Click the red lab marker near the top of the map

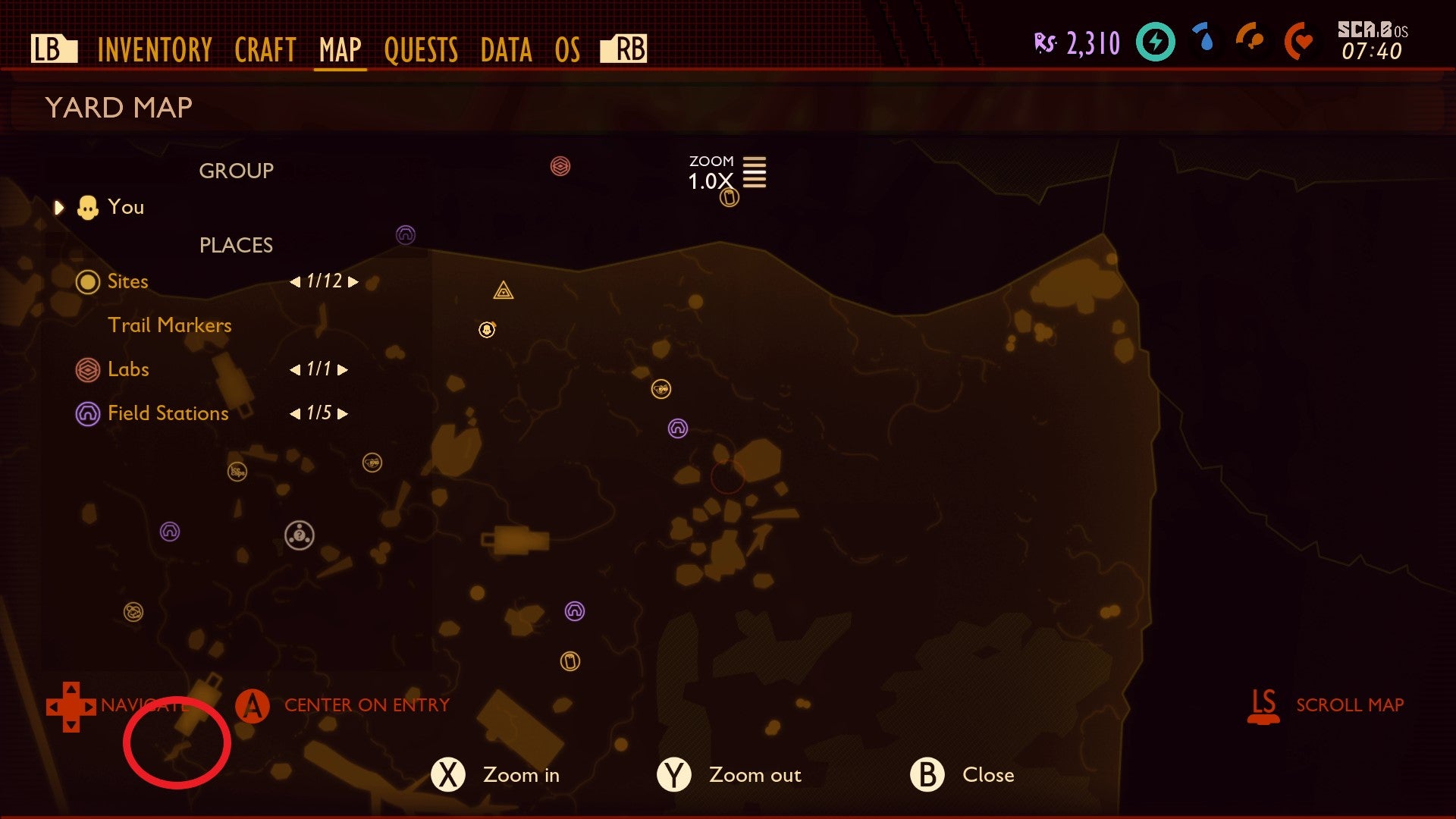pyautogui.click(x=560, y=165)
